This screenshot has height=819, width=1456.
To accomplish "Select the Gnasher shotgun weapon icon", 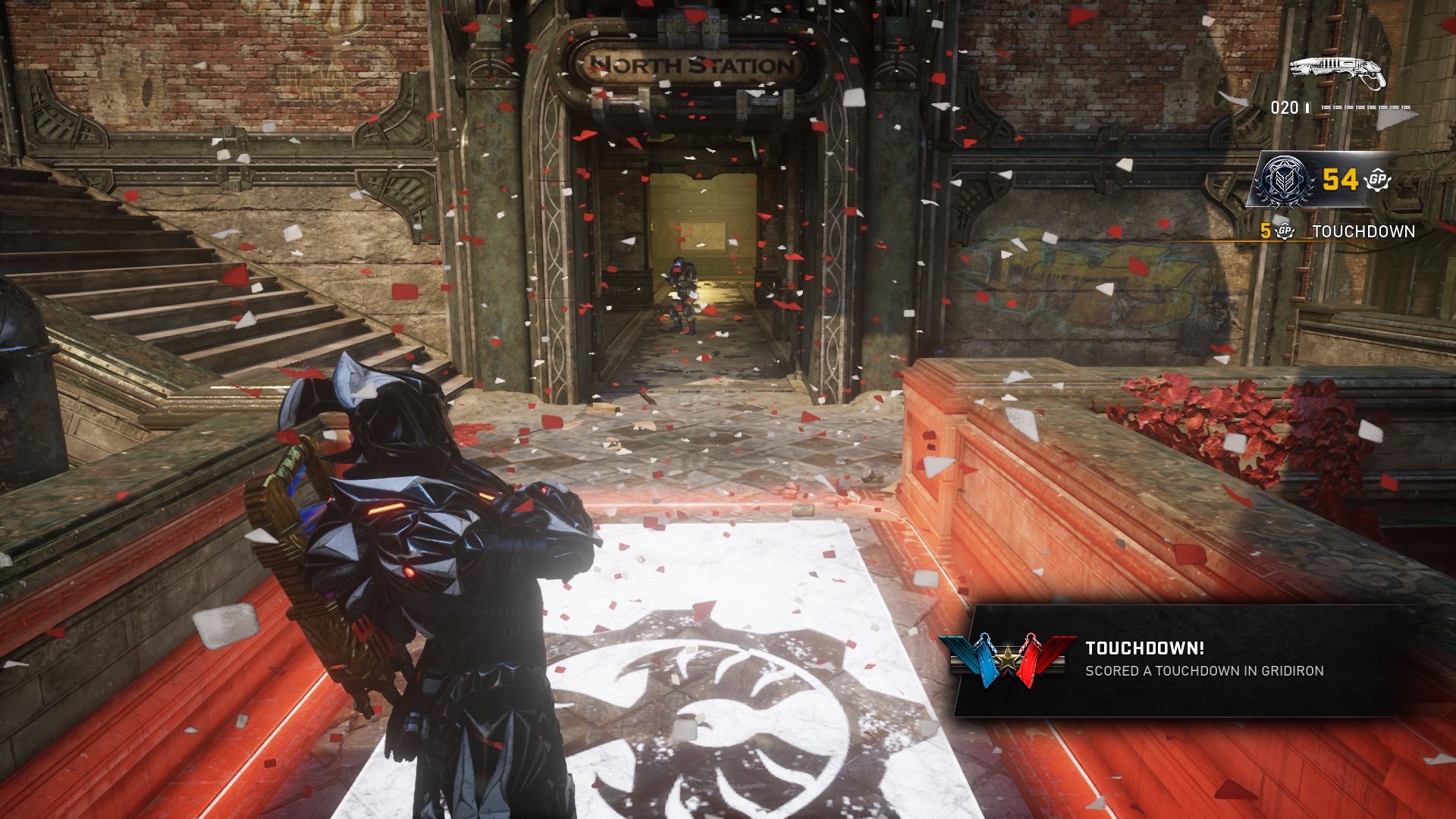I will click(1337, 71).
